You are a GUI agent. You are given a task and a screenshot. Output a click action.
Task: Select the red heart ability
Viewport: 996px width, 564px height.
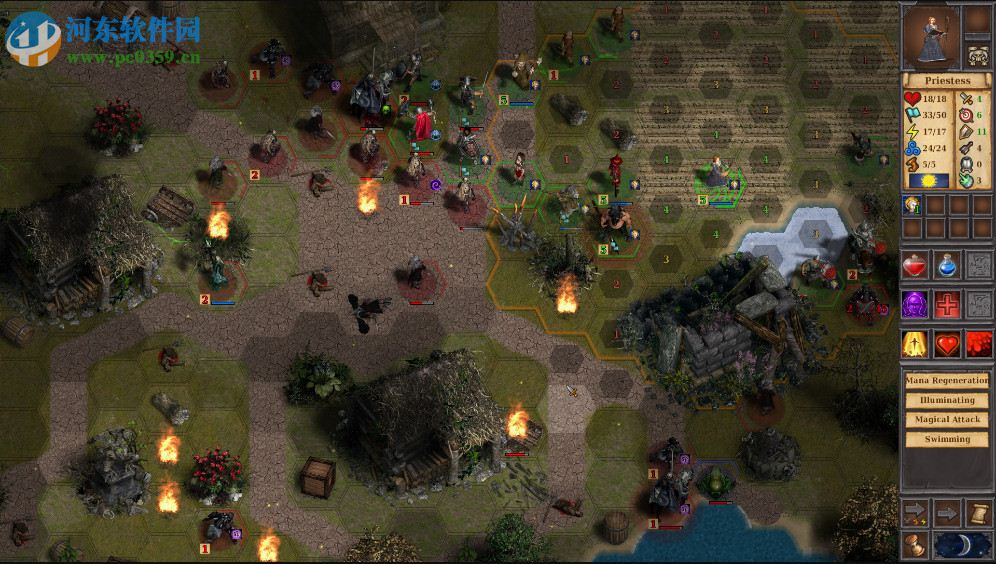pyautogui.click(x=947, y=344)
